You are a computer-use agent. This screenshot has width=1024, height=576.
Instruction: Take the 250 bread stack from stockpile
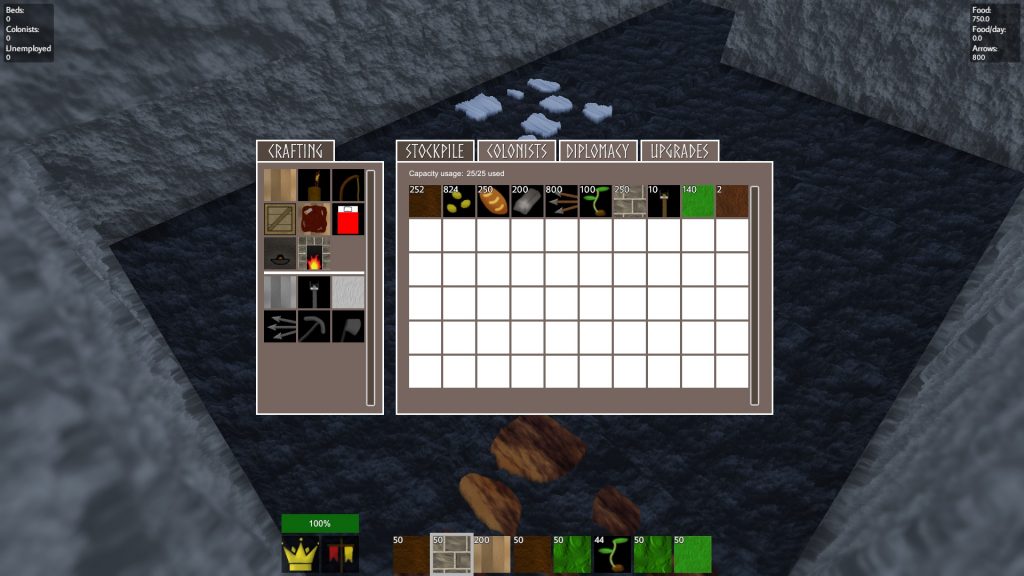coord(494,201)
